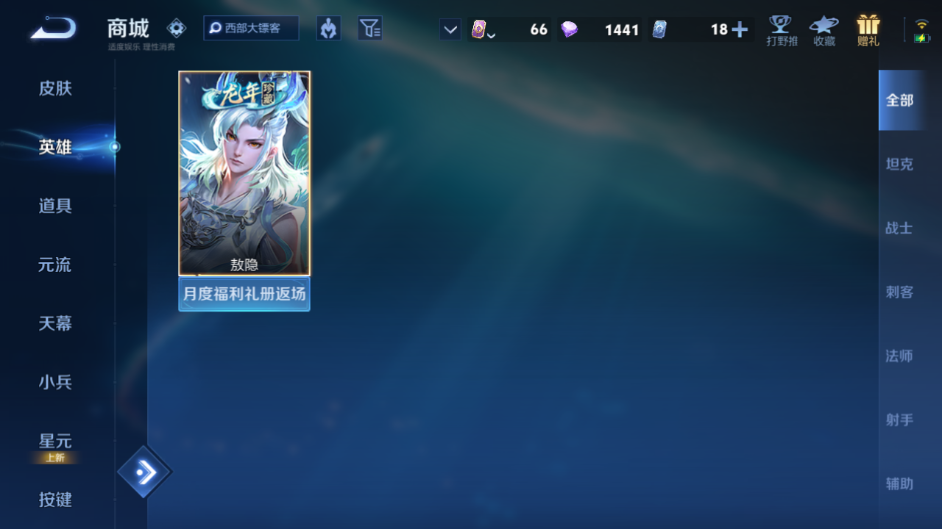Open the 打野排 trophy icon
942x529 pixels.
click(x=781, y=30)
